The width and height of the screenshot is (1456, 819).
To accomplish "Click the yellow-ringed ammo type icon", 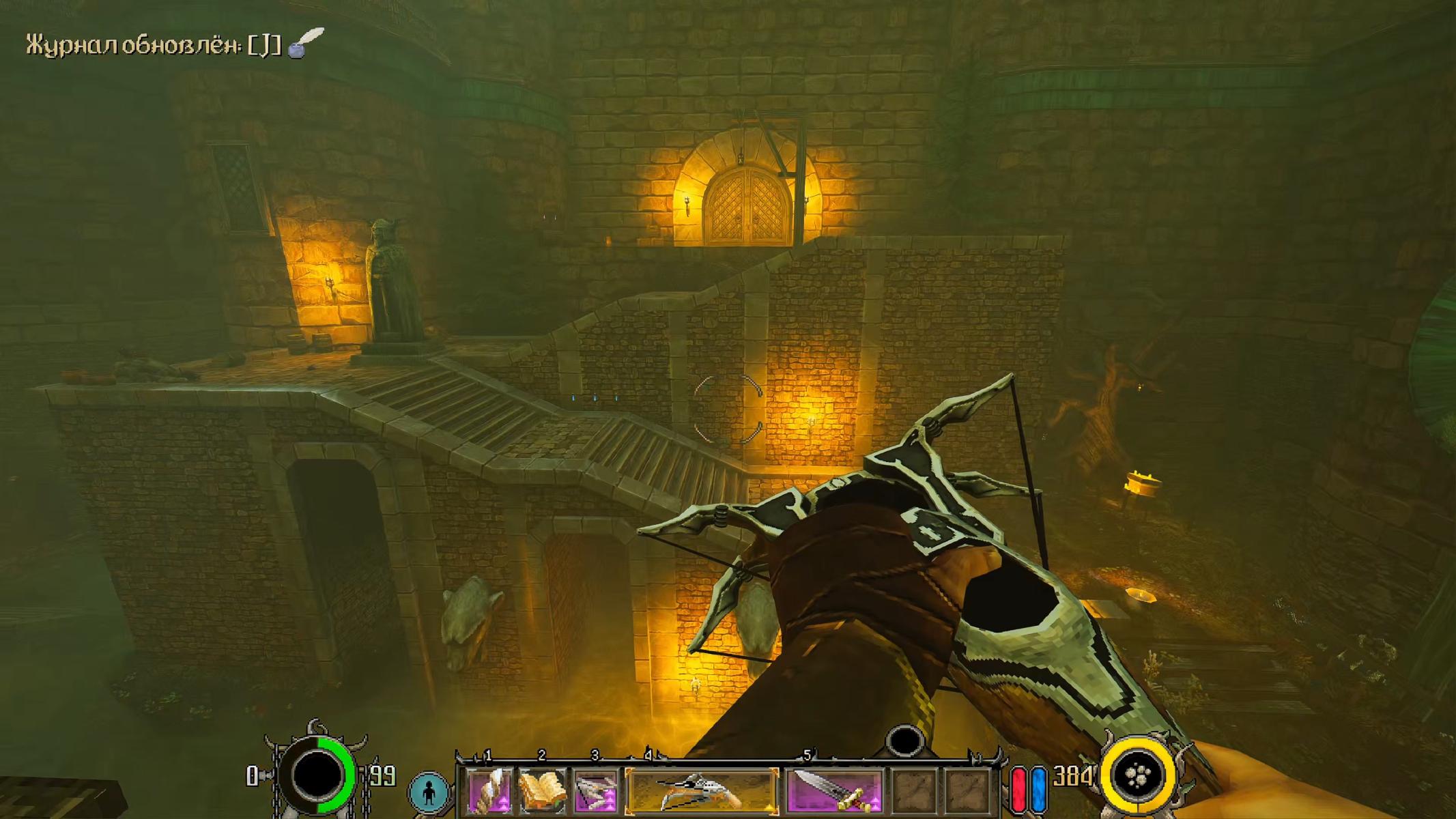I will coord(1138,775).
